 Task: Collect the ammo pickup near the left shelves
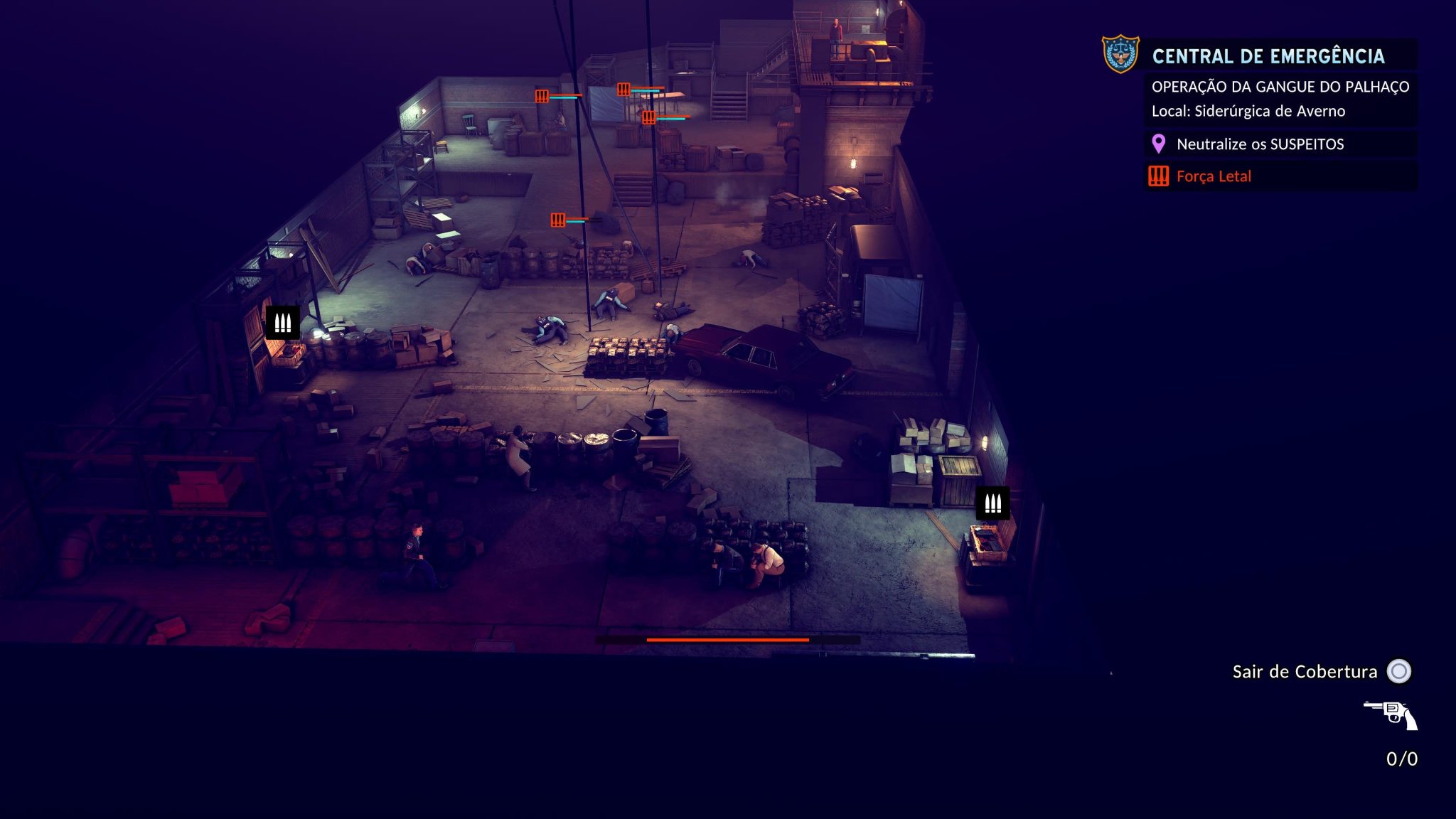coord(284,323)
